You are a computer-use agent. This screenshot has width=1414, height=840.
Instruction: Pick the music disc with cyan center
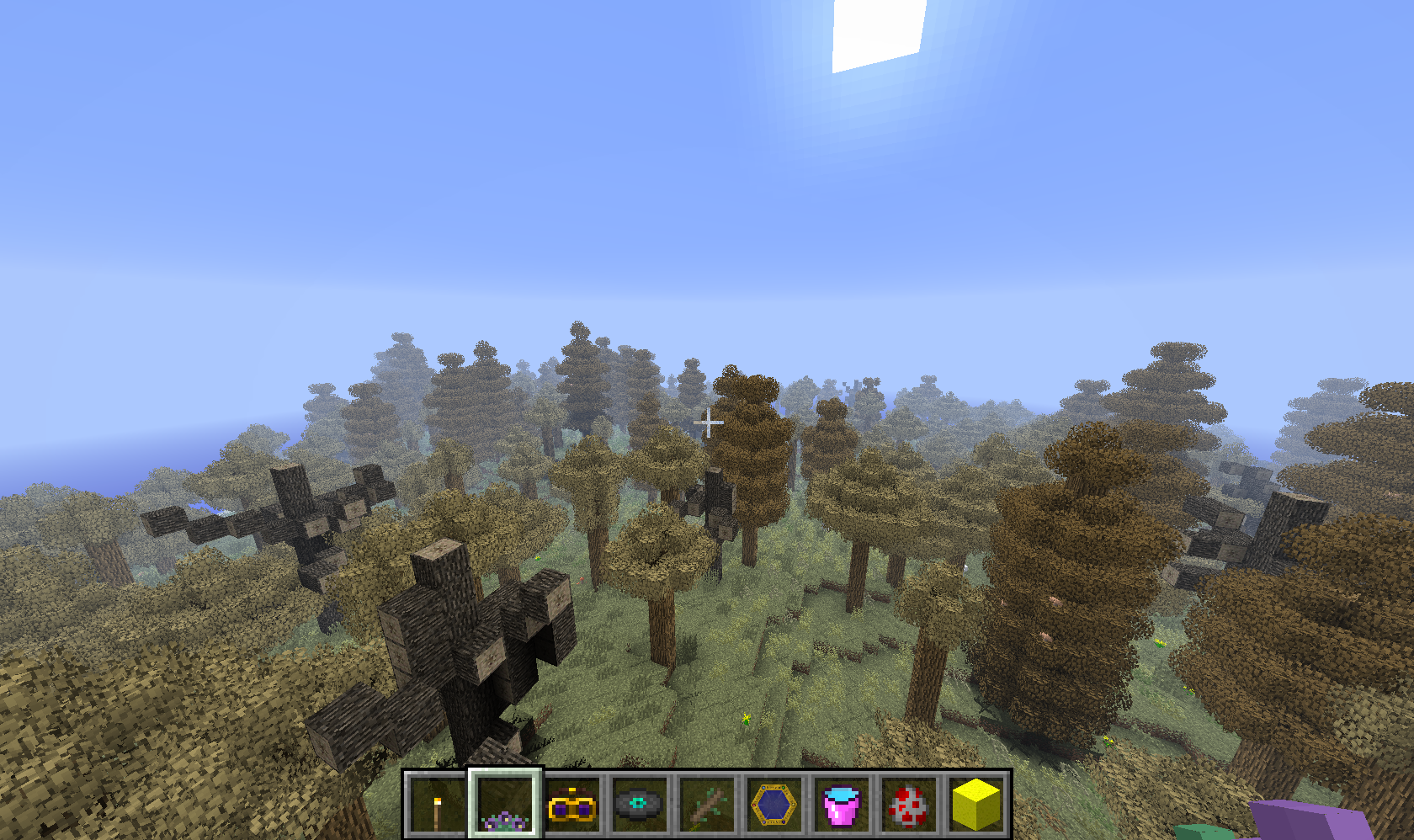(639, 805)
